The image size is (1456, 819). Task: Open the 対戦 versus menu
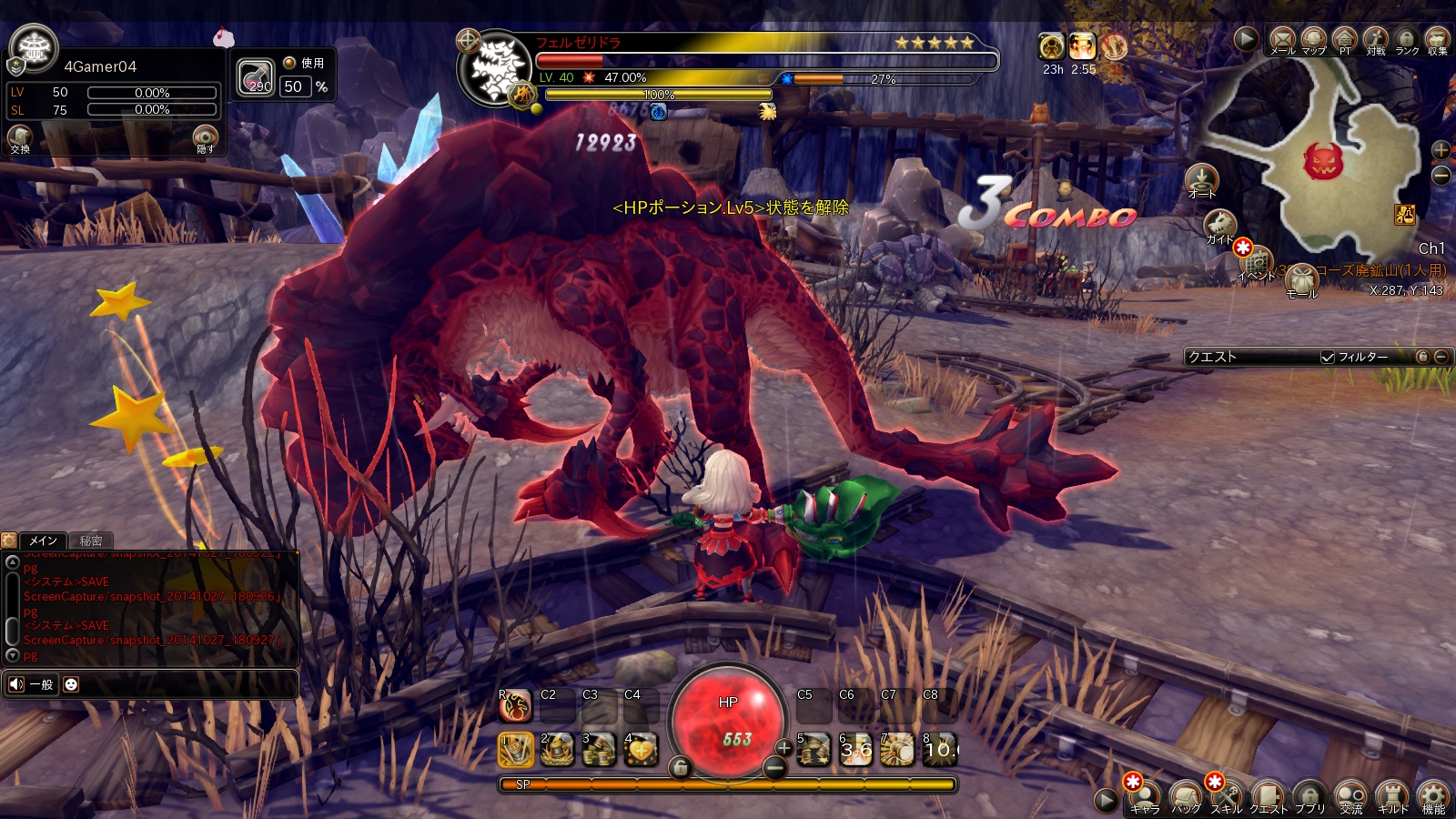(1375, 39)
